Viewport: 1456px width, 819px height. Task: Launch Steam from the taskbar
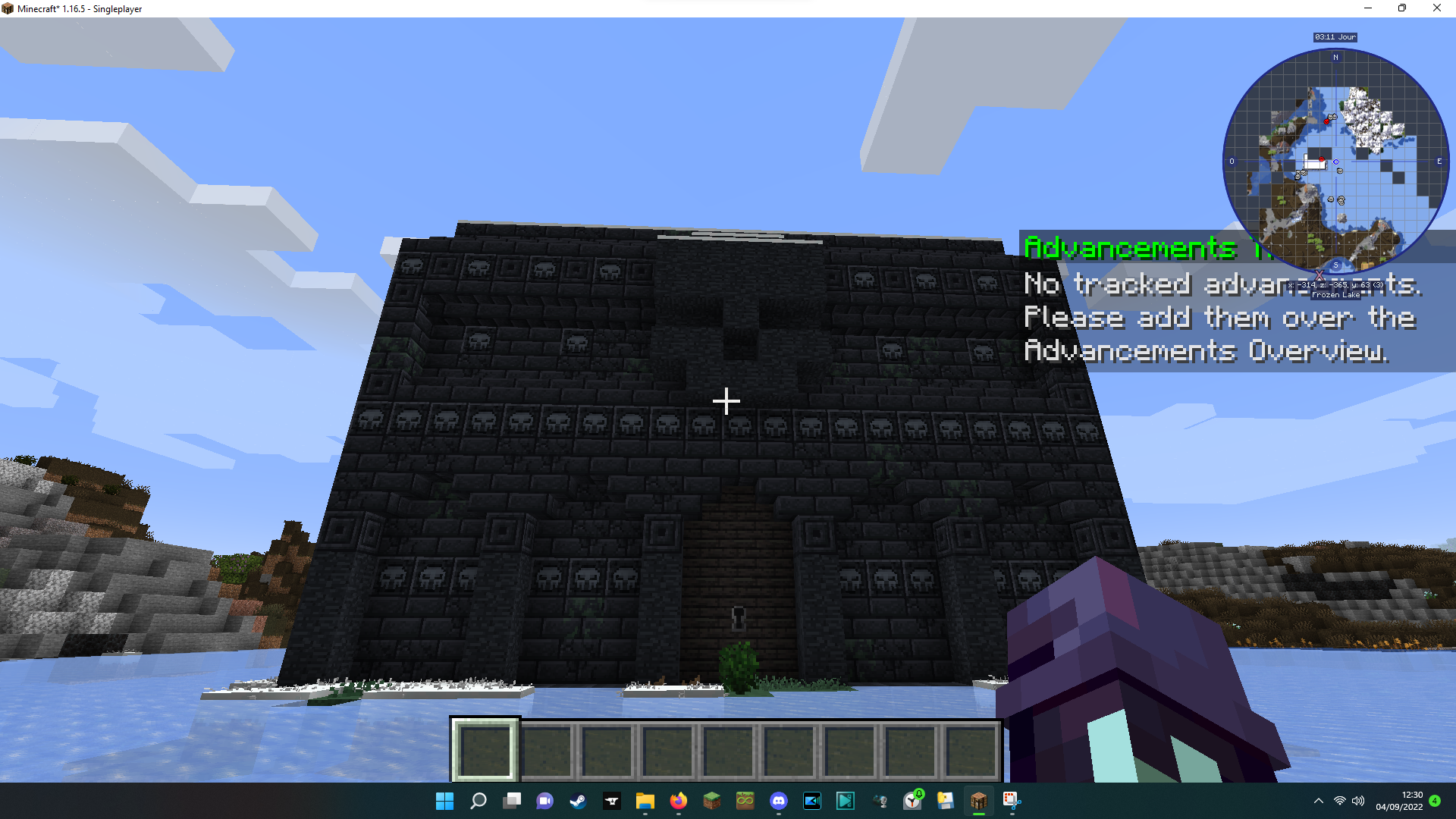tap(579, 802)
